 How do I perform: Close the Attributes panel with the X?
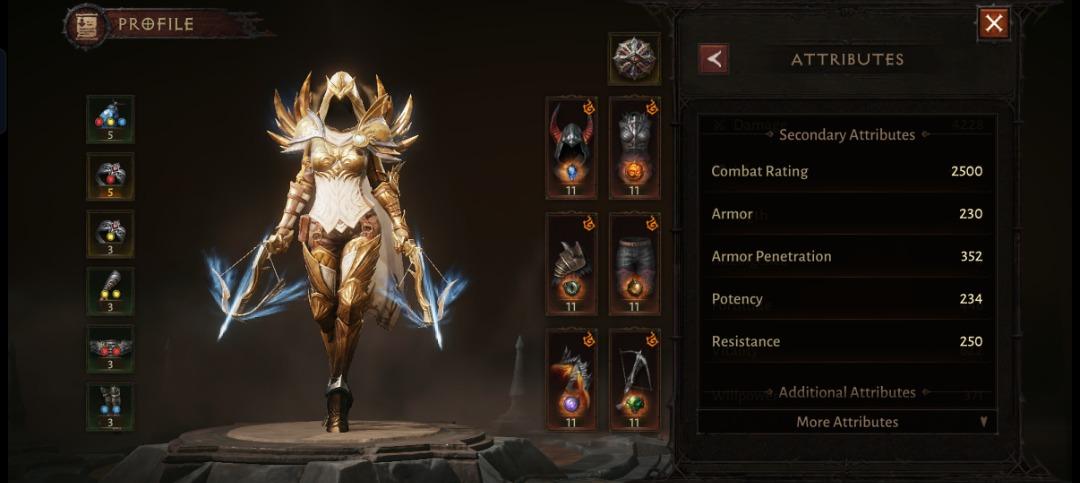(x=993, y=23)
